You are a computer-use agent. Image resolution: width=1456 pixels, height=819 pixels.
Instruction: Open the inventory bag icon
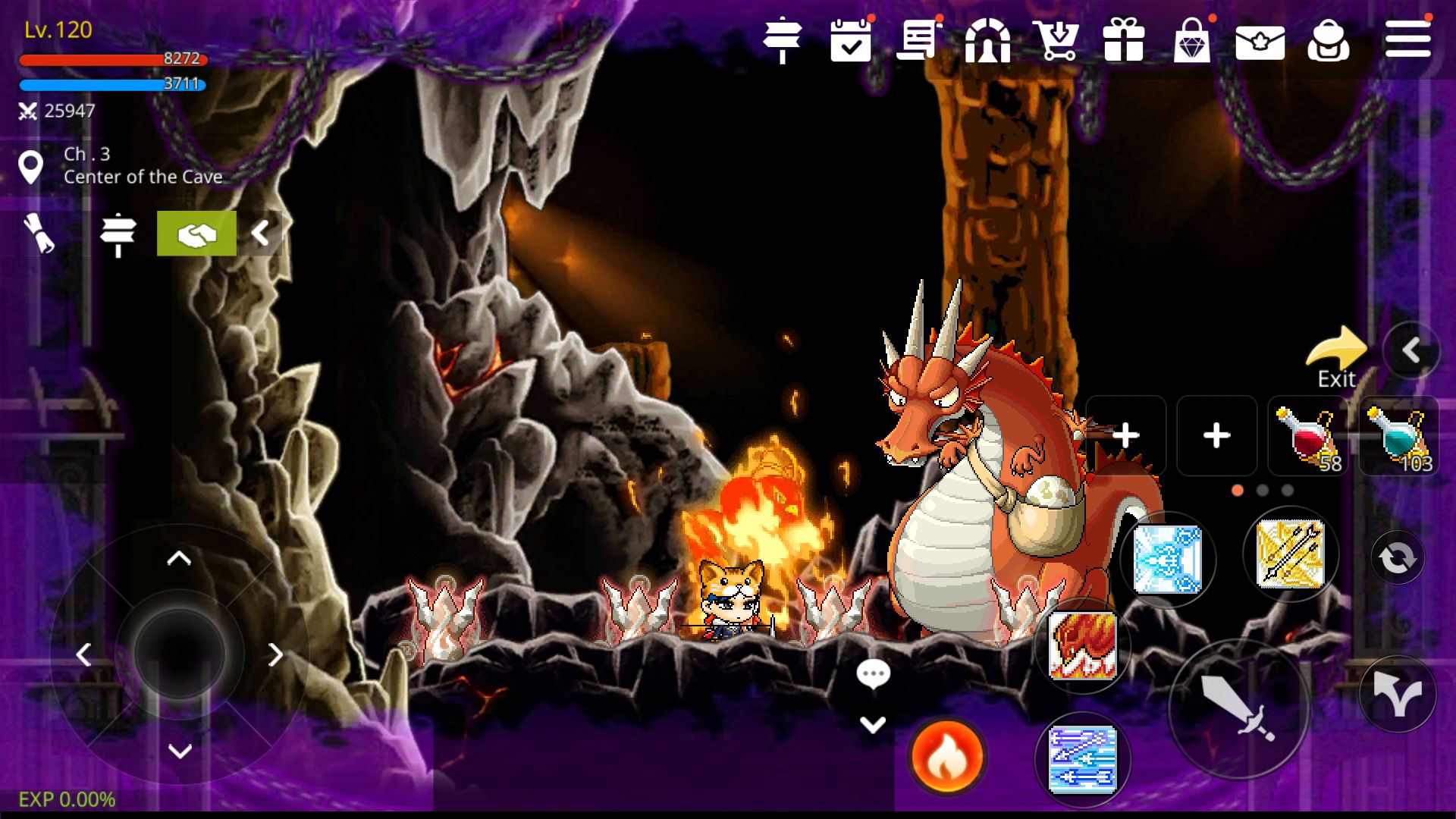1329,42
